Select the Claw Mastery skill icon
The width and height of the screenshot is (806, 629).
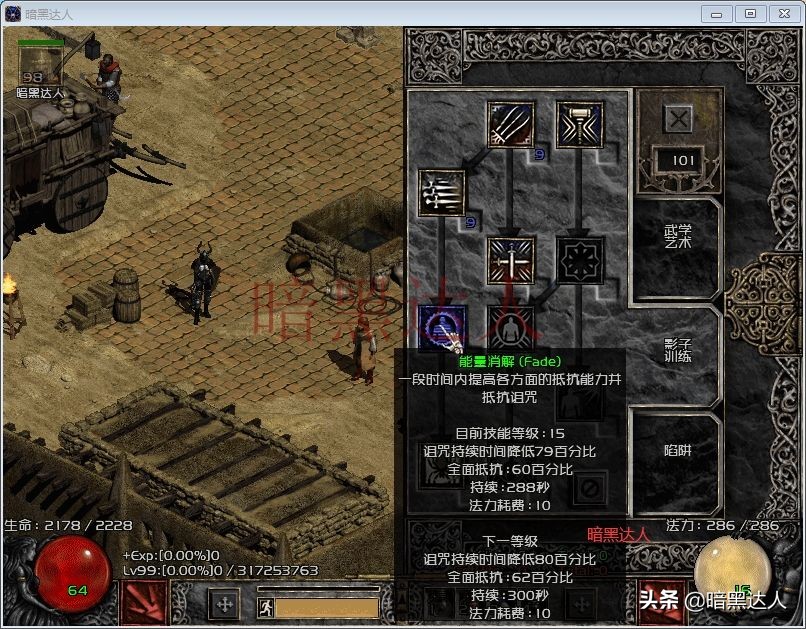click(511, 125)
